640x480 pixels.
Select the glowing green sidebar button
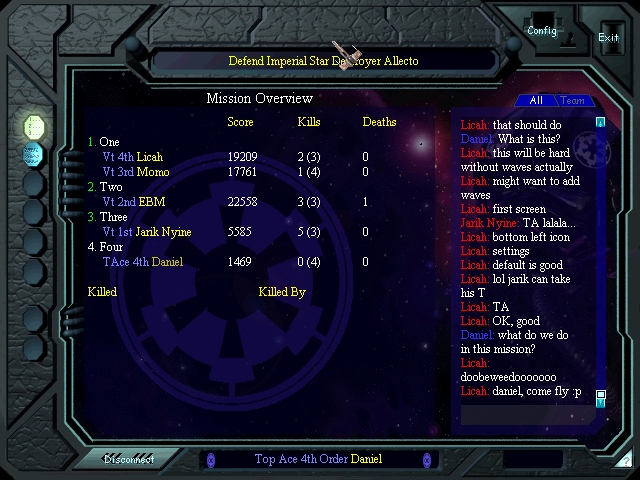33,126
